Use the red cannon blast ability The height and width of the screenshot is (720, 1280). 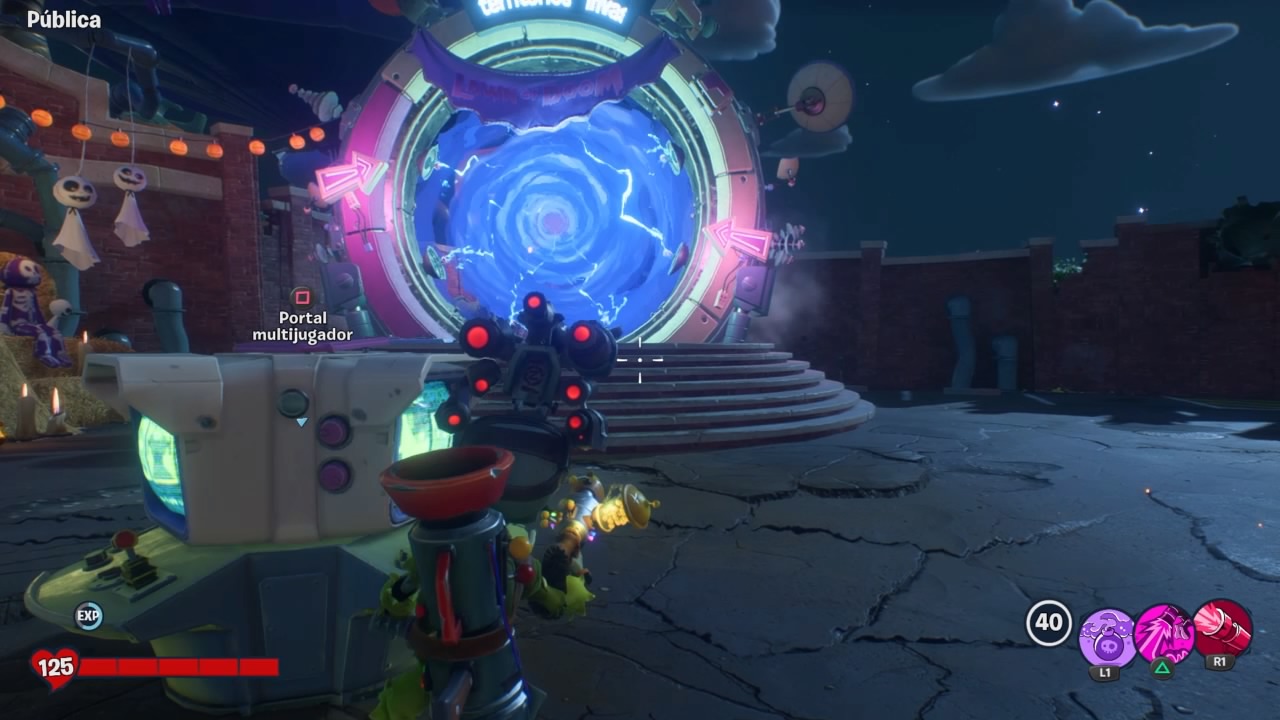1222,629
